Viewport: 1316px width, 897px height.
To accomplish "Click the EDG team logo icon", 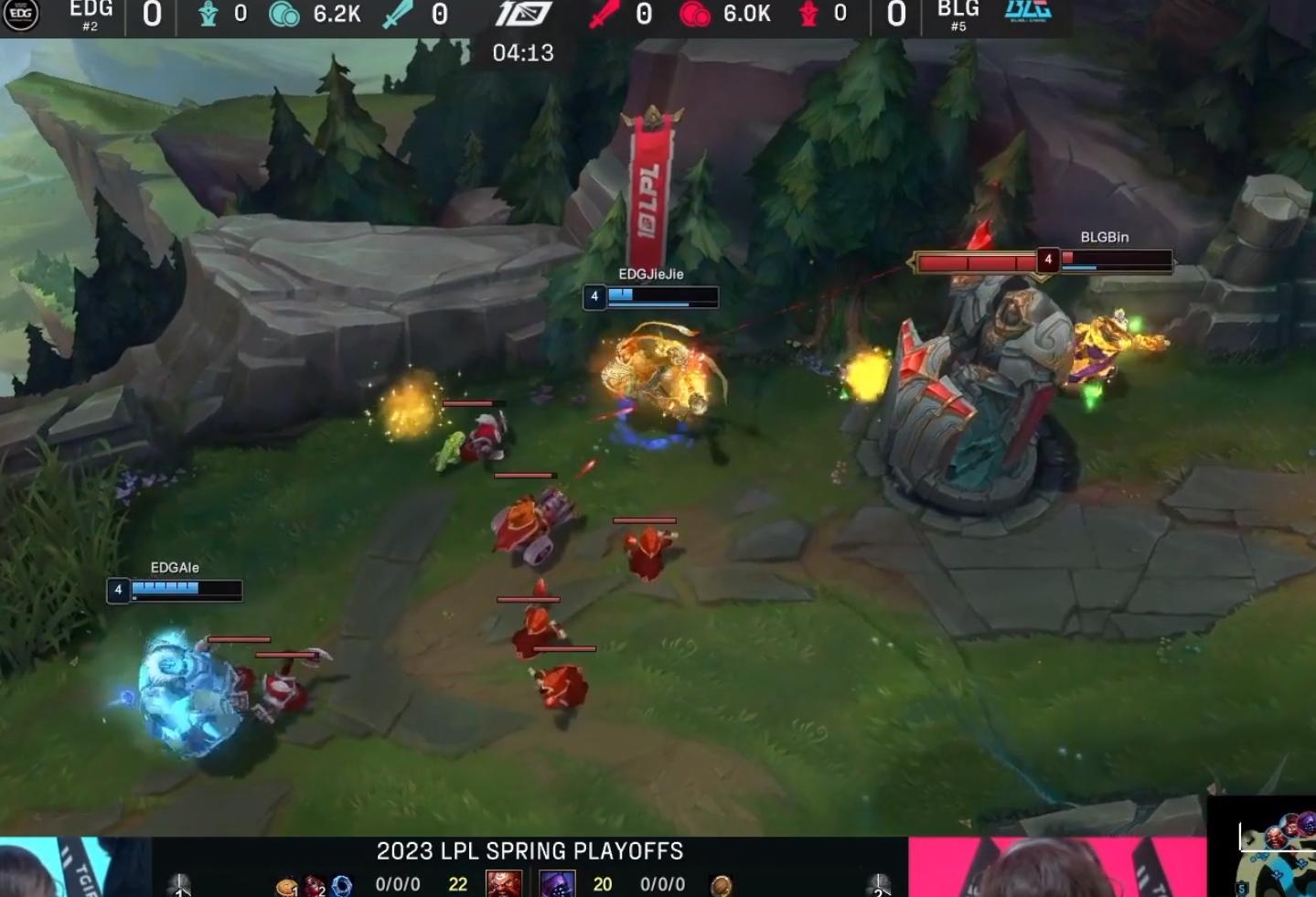I will pyautogui.click(x=23, y=16).
